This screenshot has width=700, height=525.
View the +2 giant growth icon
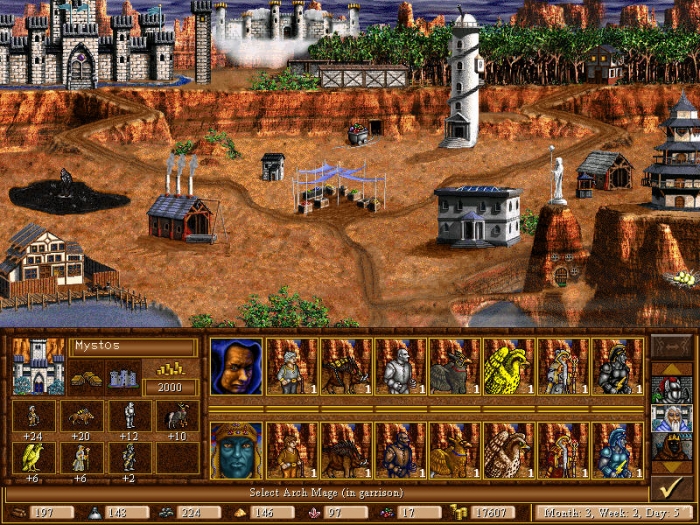point(128,457)
